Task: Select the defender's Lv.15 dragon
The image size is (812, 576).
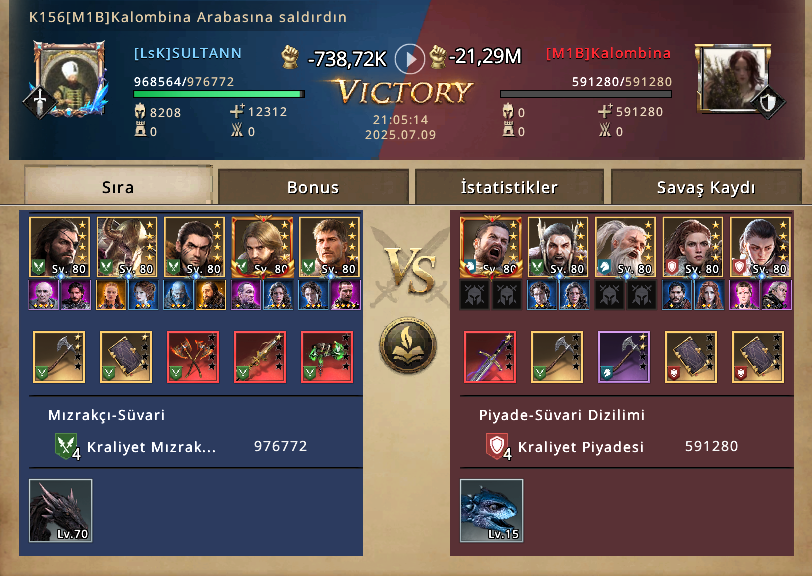Action: point(491,510)
